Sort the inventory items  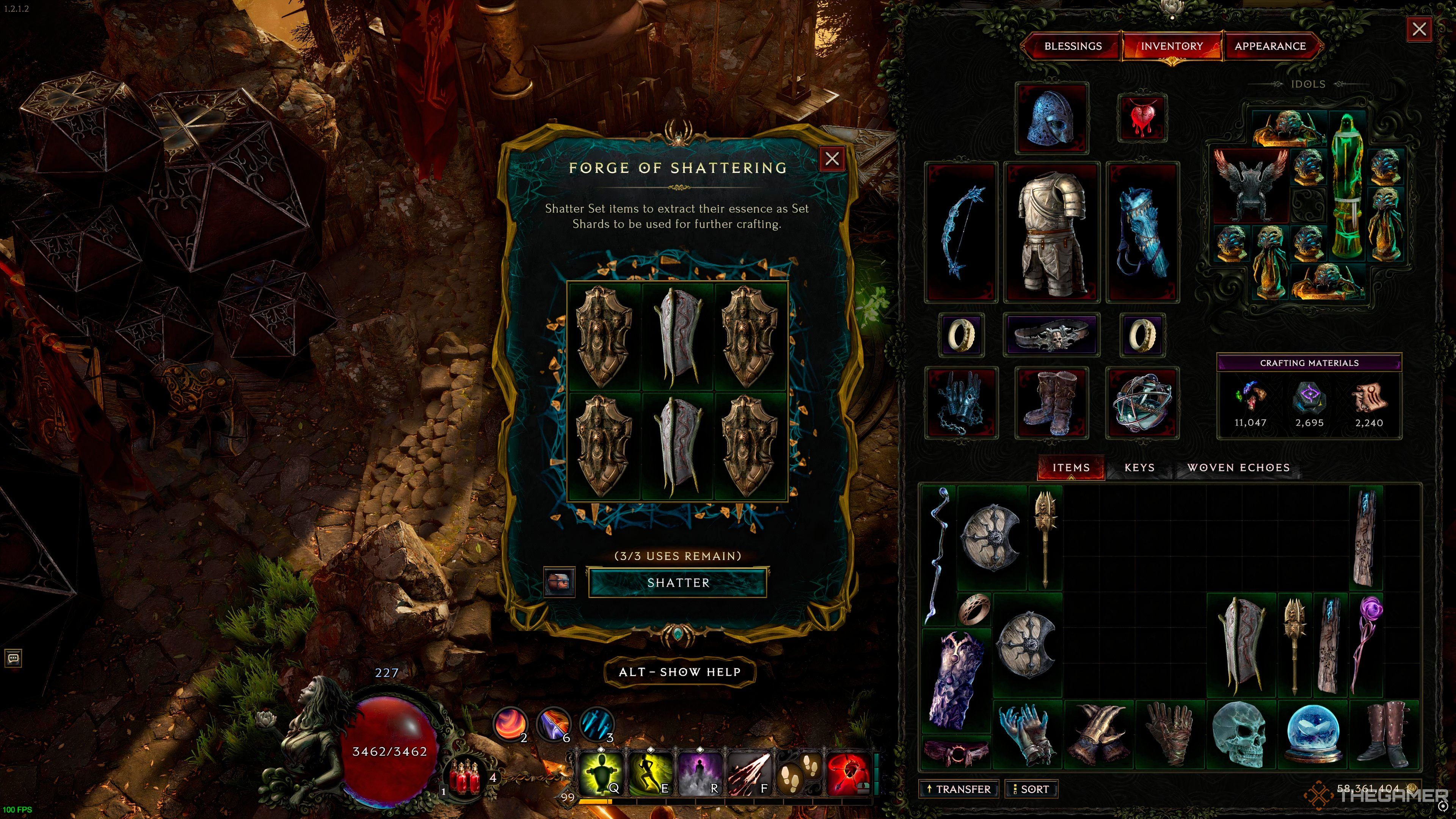coord(1031,789)
